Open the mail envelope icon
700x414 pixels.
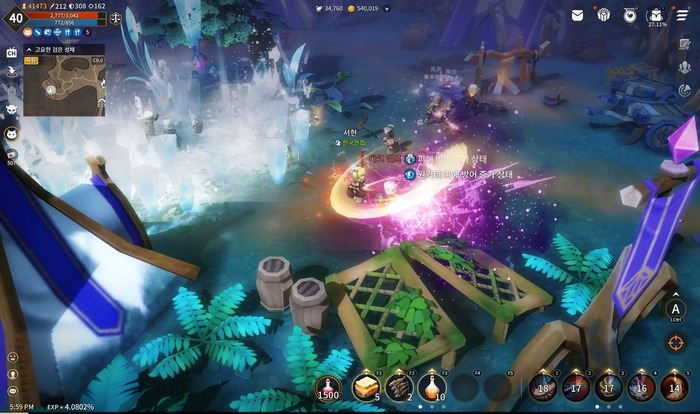pos(578,14)
